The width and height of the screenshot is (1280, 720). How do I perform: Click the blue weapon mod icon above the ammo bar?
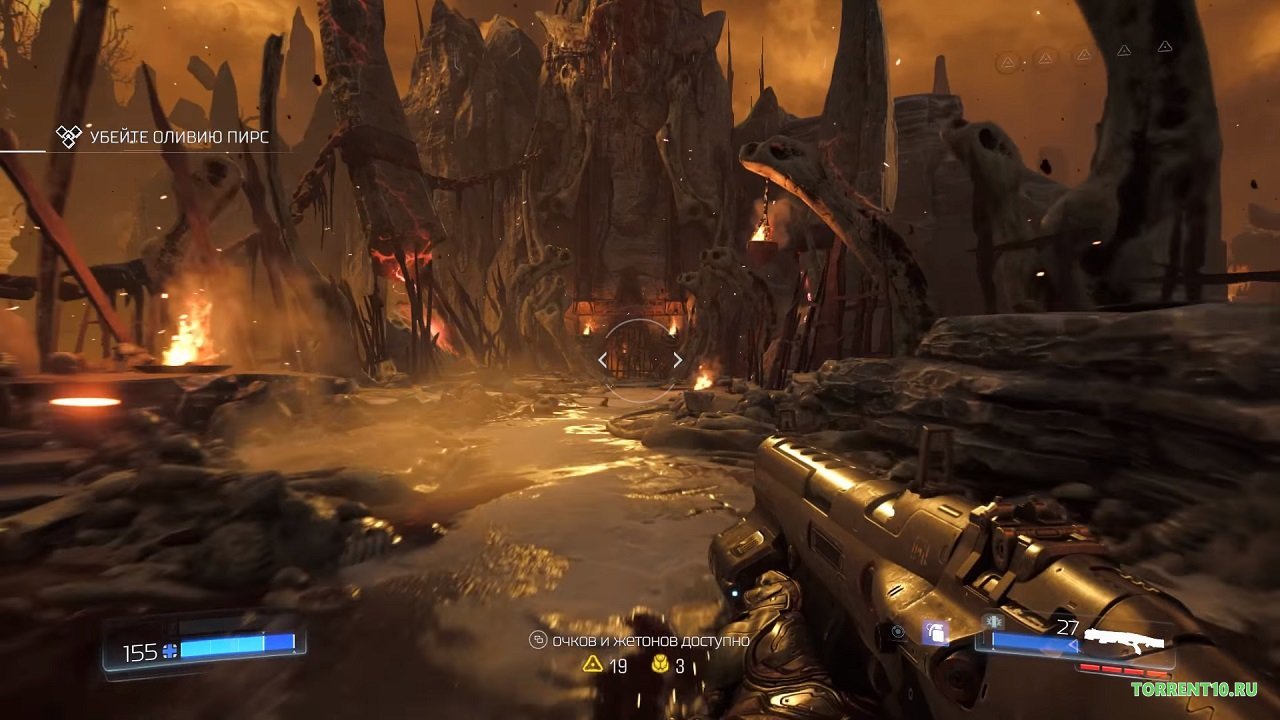click(991, 621)
